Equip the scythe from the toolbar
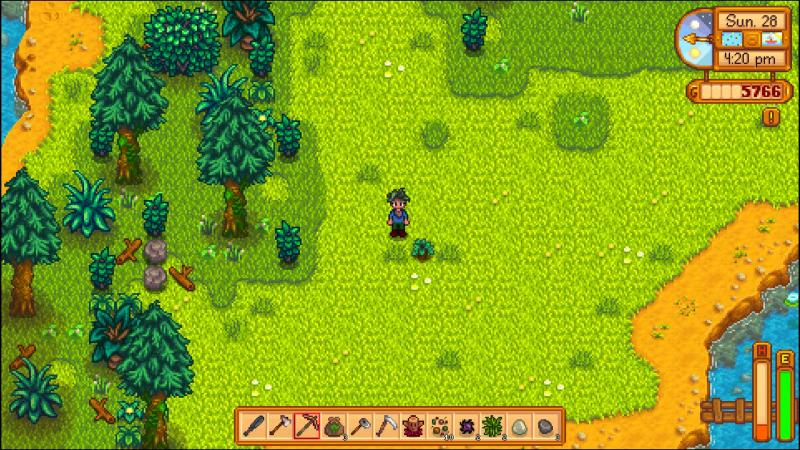 tap(386, 425)
